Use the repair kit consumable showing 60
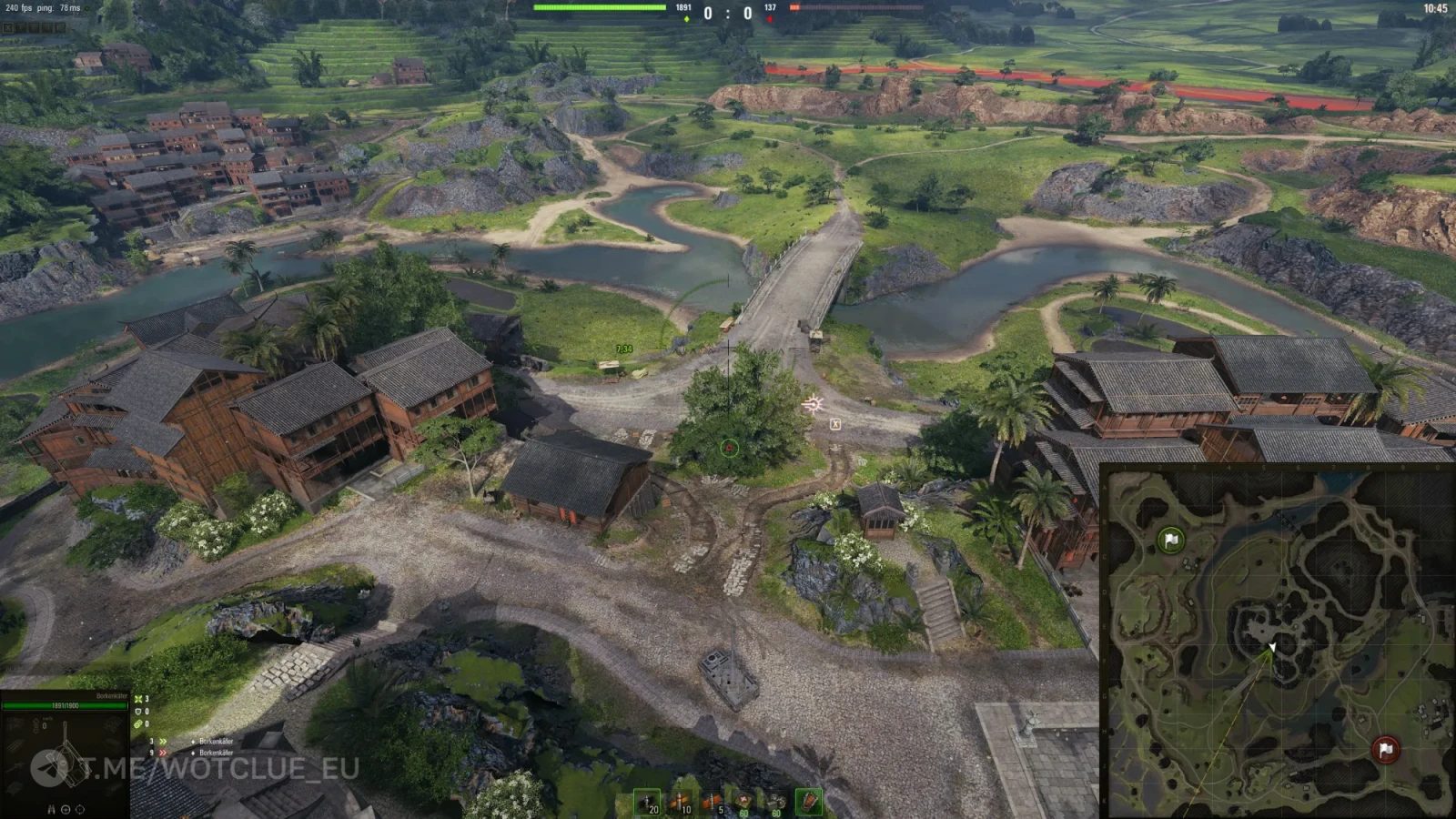The width and height of the screenshot is (1456, 819). pos(777,801)
